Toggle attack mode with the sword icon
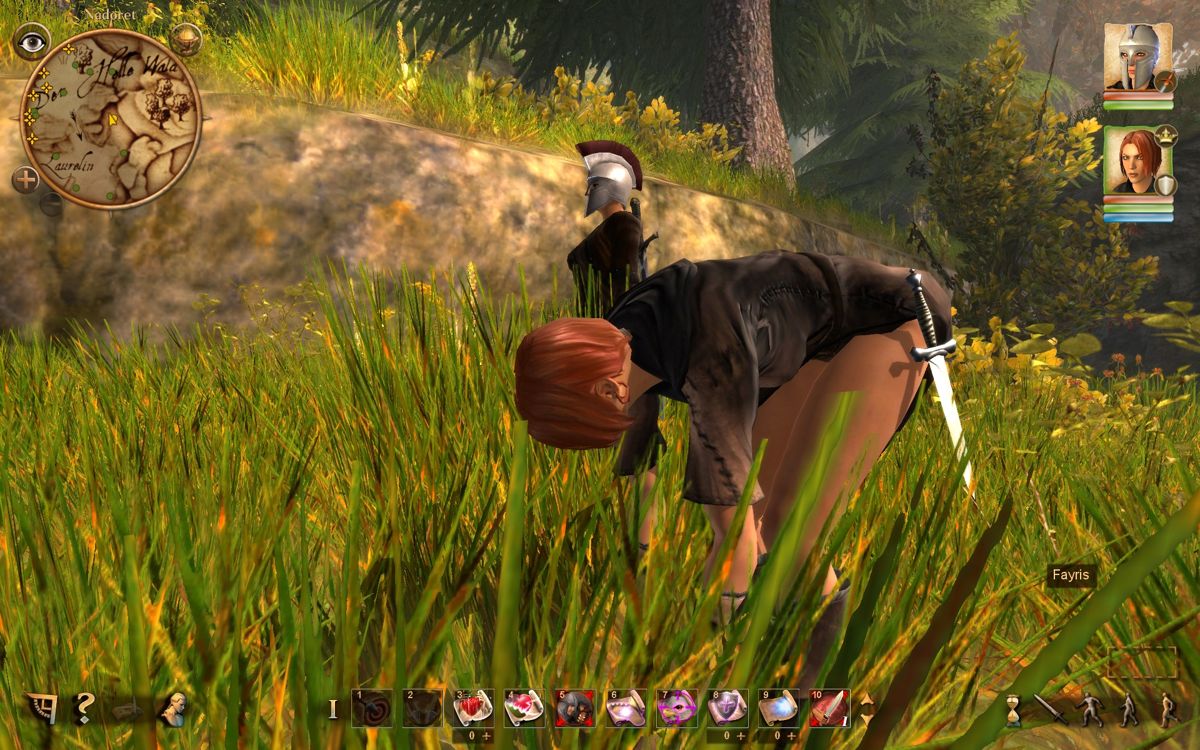This screenshot has width=1200, height=750. [1050, 709]
